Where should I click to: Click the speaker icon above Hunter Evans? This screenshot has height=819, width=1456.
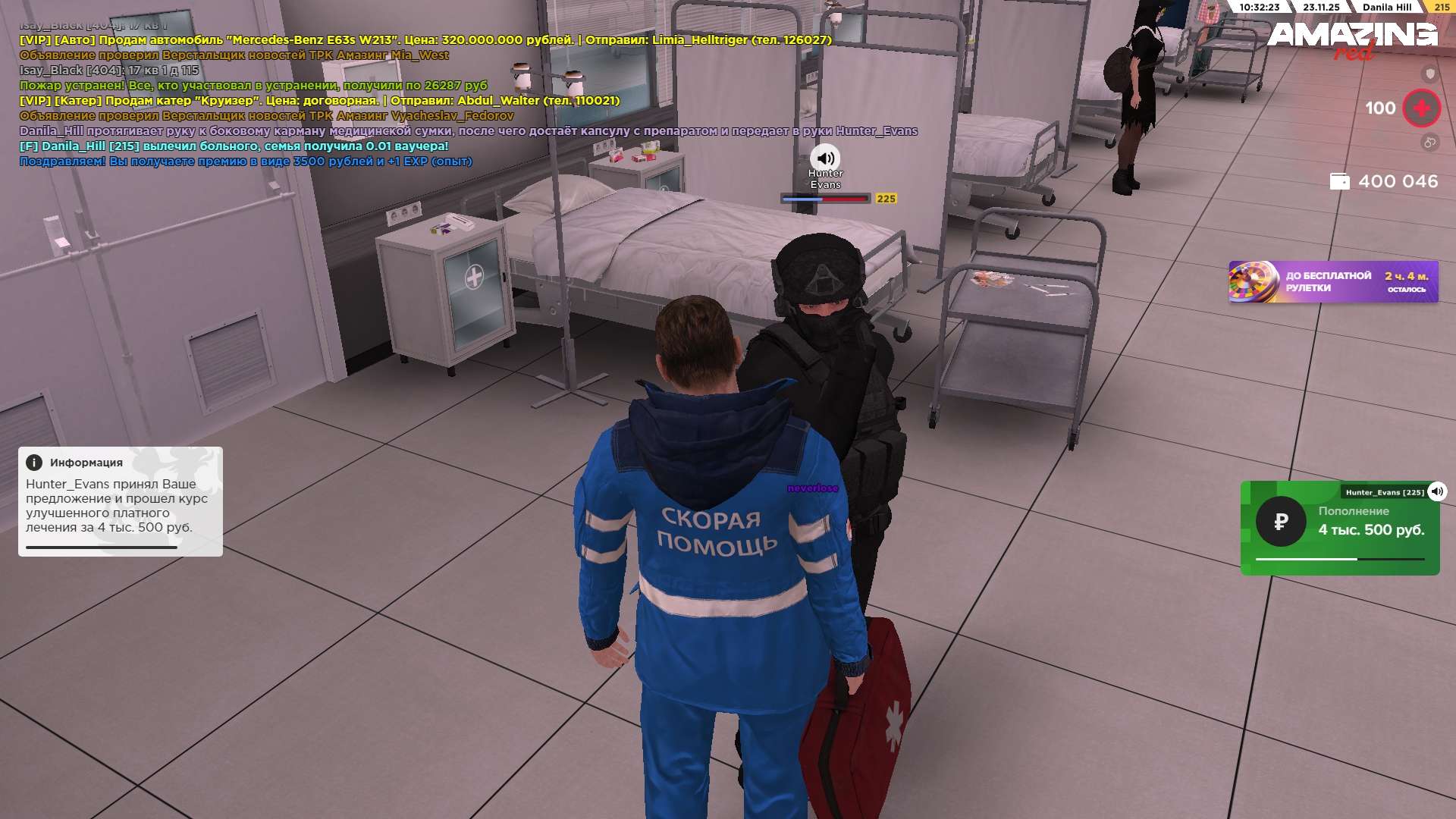pyautogui.click(x=825, y=158)
